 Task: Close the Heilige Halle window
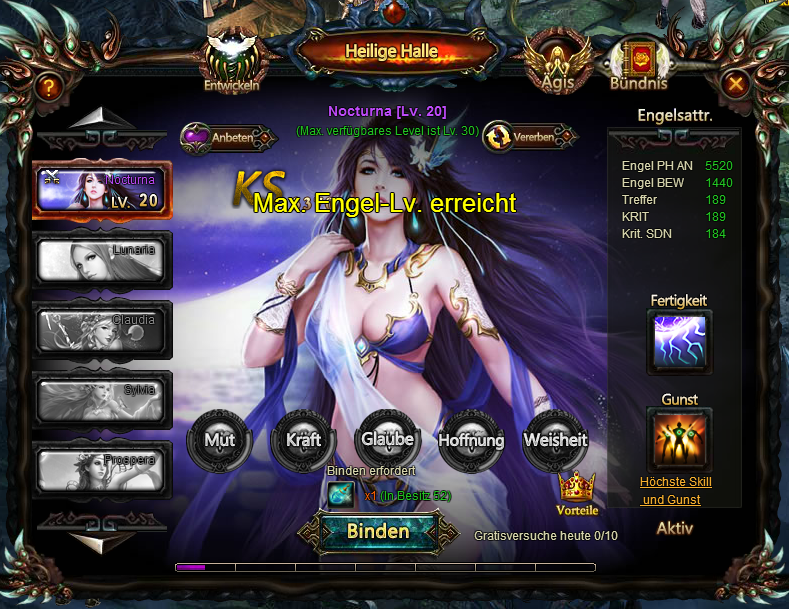click(736, 84)
